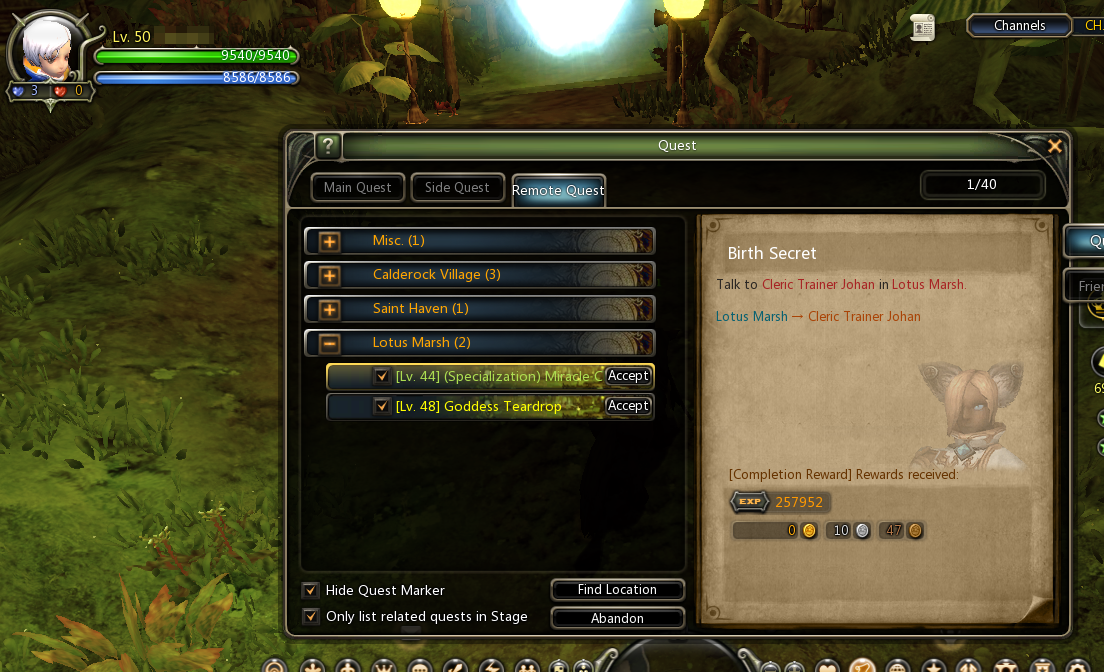Expand the Misc. quest category
The height and width of the screenshot is (672, 1104).
pyautogui.click(x=329, y=242)
